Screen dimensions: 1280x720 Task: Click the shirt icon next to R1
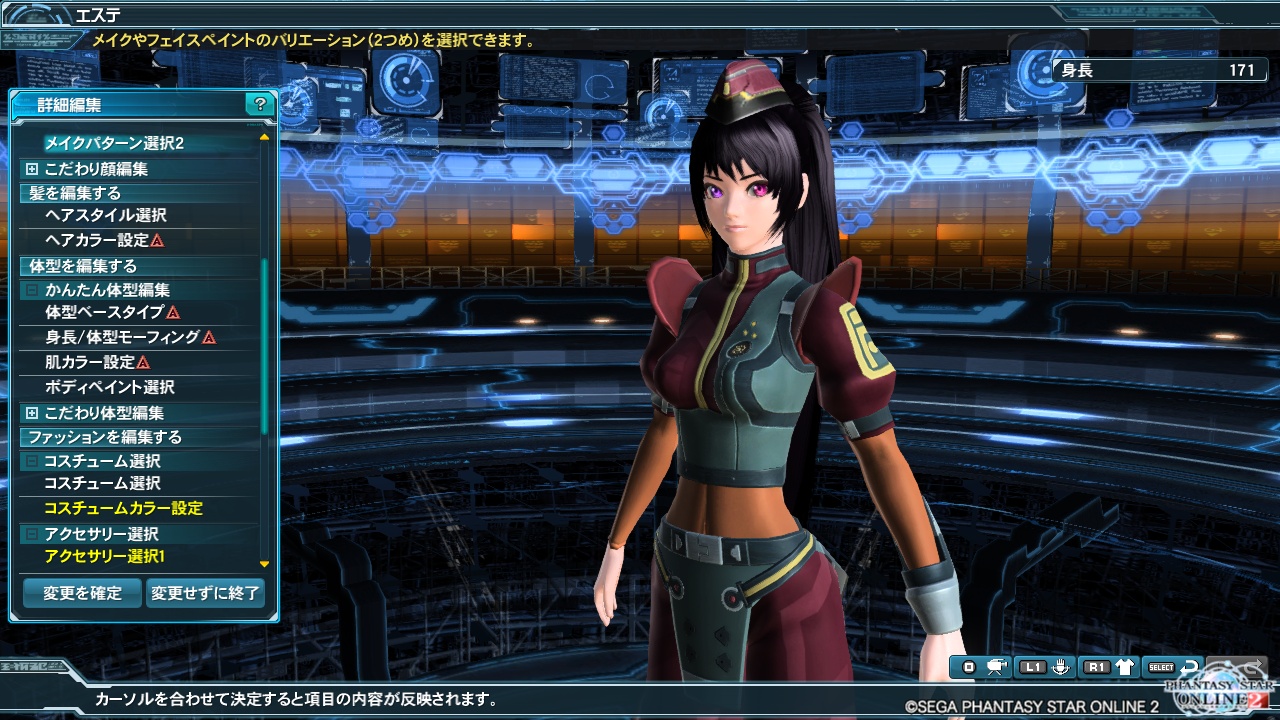[x=1123, y=667]
